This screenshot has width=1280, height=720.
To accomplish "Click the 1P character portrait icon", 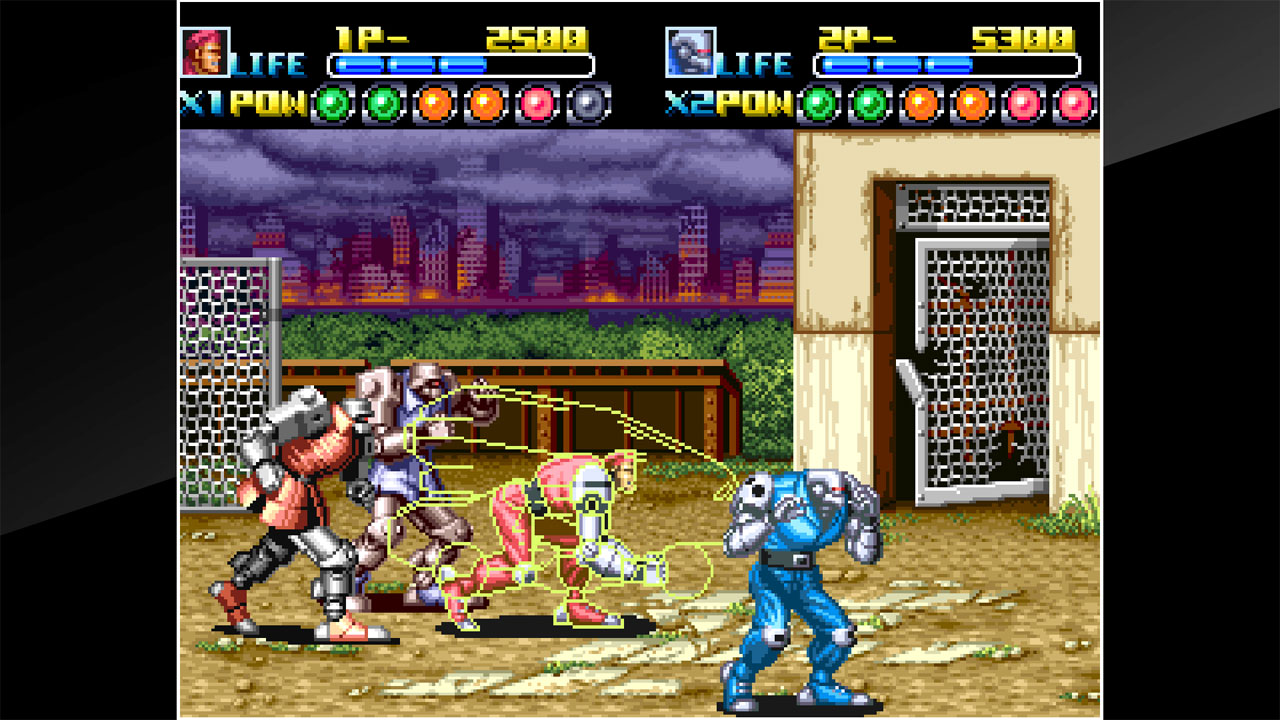I will [x=205, y=48].
